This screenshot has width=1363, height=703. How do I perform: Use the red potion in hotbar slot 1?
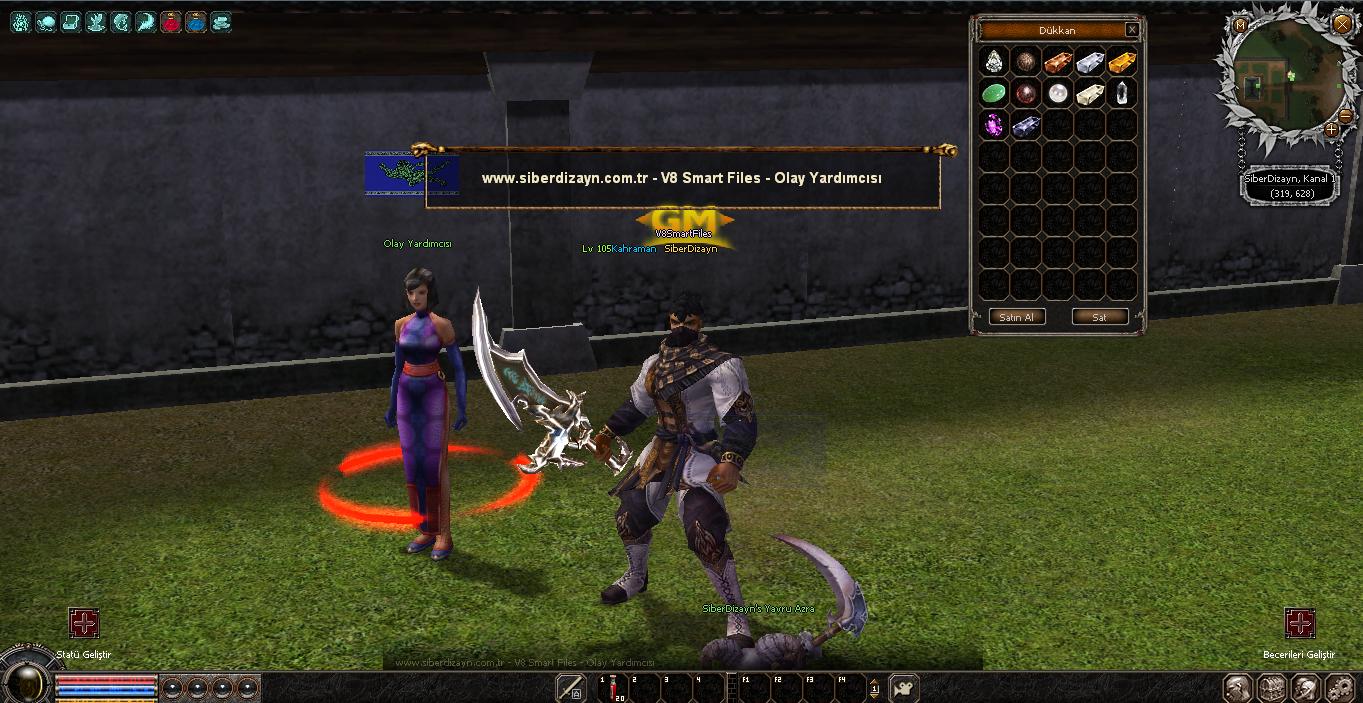614,689
